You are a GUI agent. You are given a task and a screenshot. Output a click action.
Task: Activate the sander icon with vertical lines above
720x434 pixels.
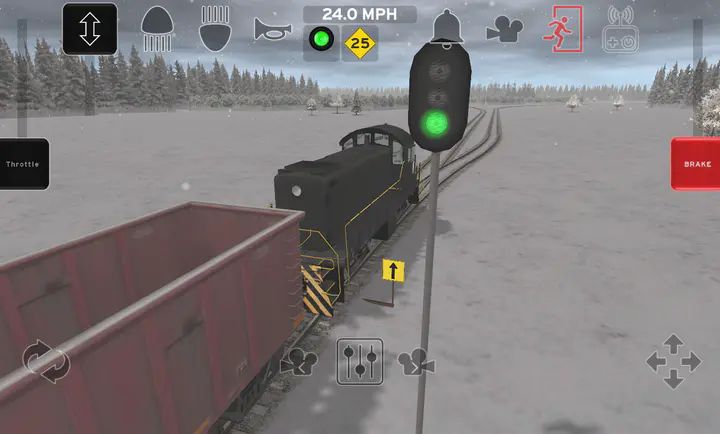pos(215,28)
